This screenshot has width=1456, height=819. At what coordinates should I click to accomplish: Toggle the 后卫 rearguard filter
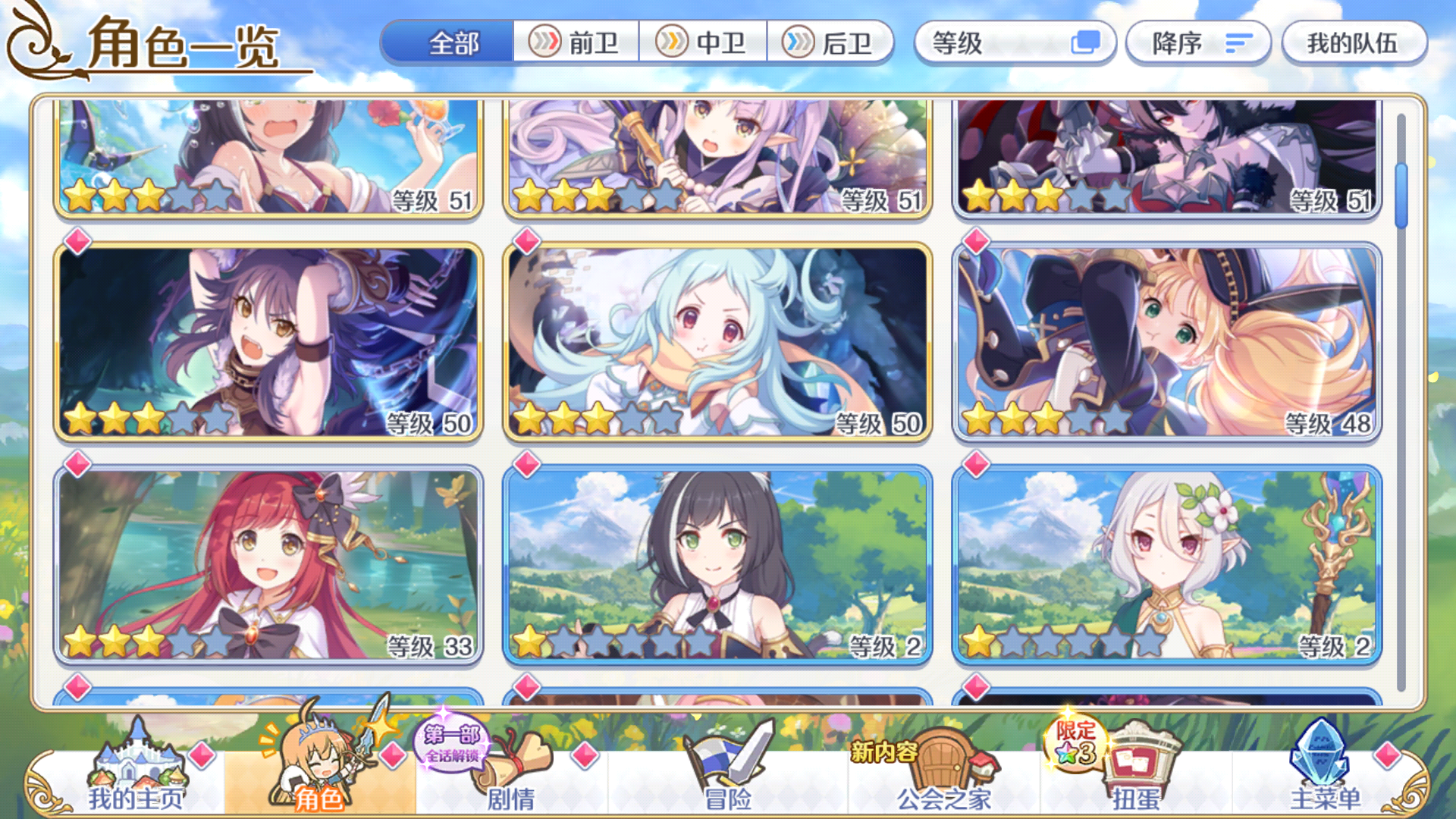pyautogui.click(x=830, y=44)
